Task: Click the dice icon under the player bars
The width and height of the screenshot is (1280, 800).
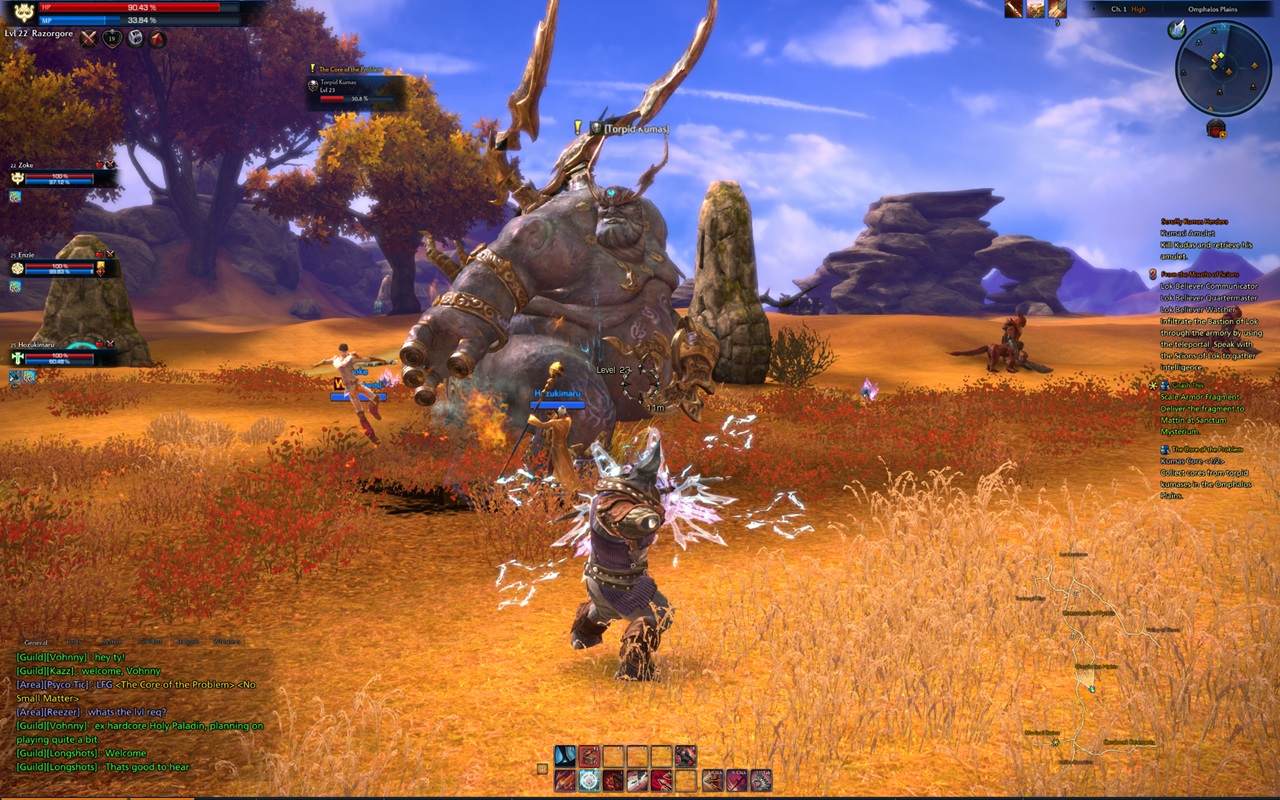Action: pyautogui.click(x=135, y=39)
